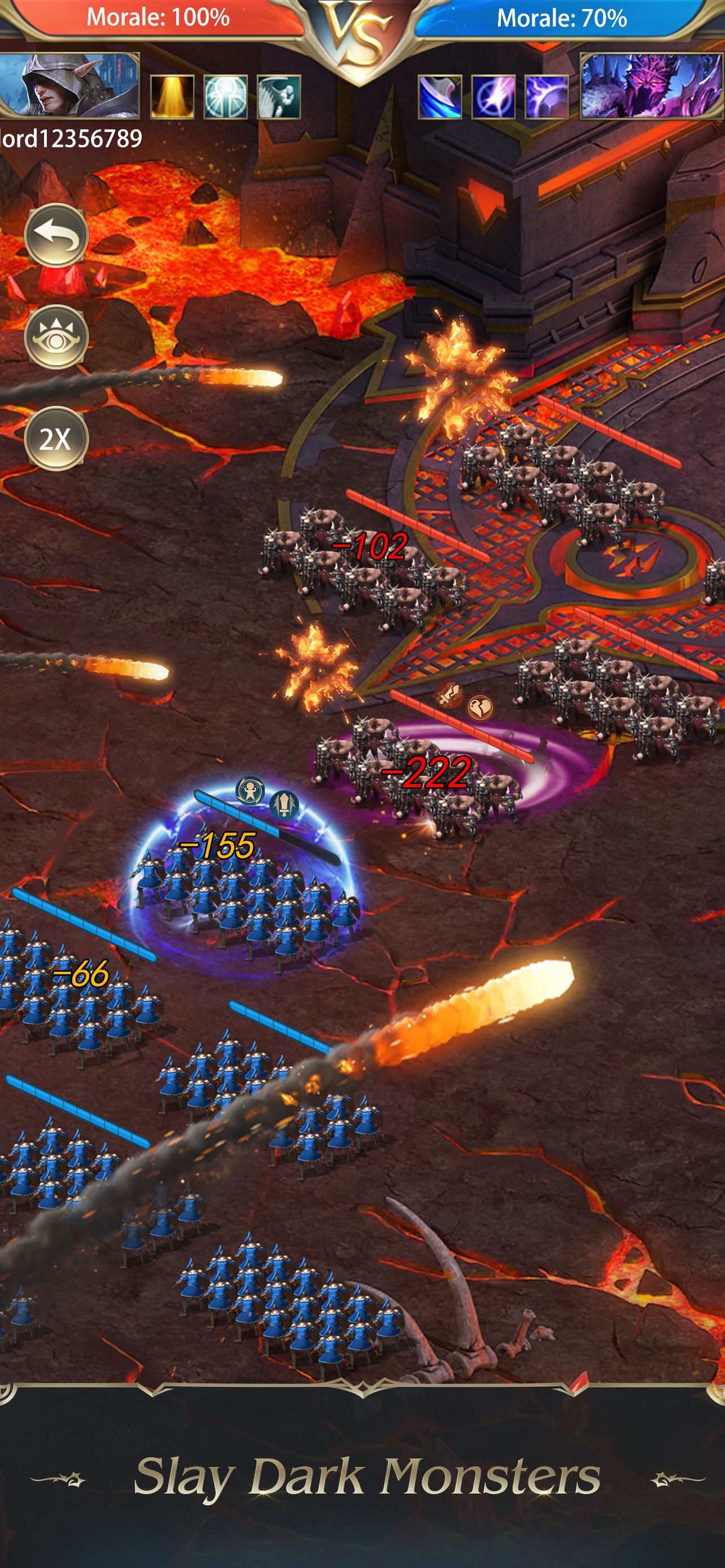Tap the enemy purple circle strike skill
The width and height of the screenshot is (725, 1568).
point(493,97)
